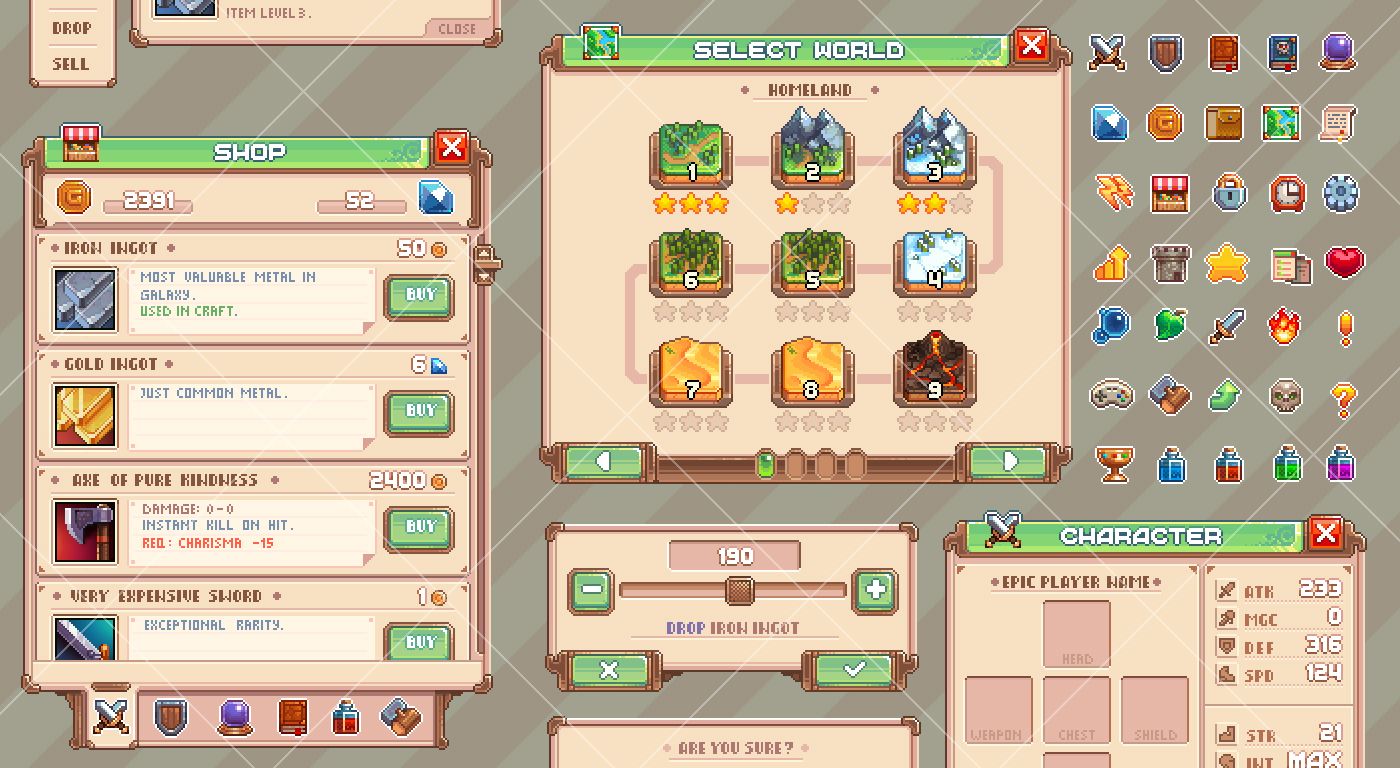
Task: Pick desert level 7
Action: click(691, 372)
